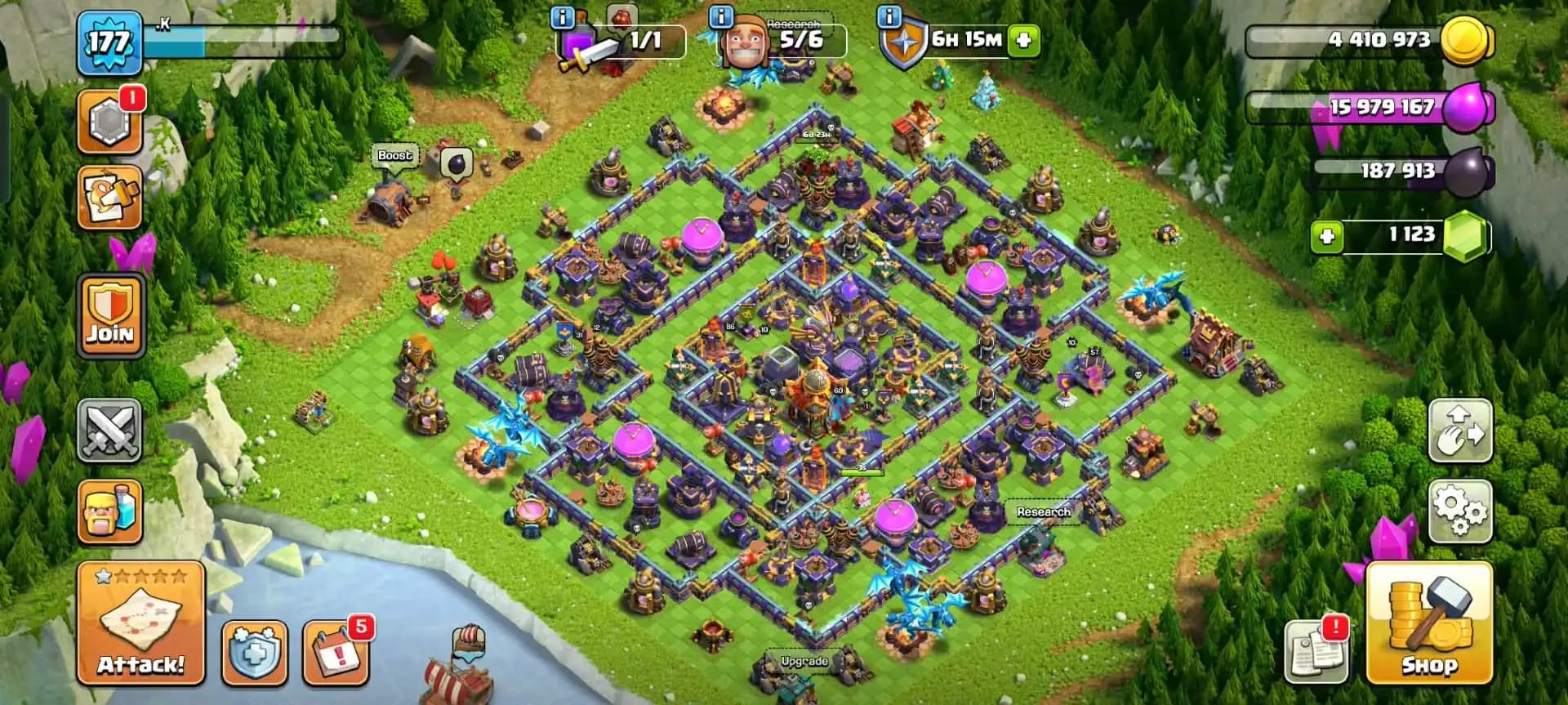Open the Boost speech bubble near the air sweeper
Viewport: 1568px width, 705px height.
click(394, 154)
